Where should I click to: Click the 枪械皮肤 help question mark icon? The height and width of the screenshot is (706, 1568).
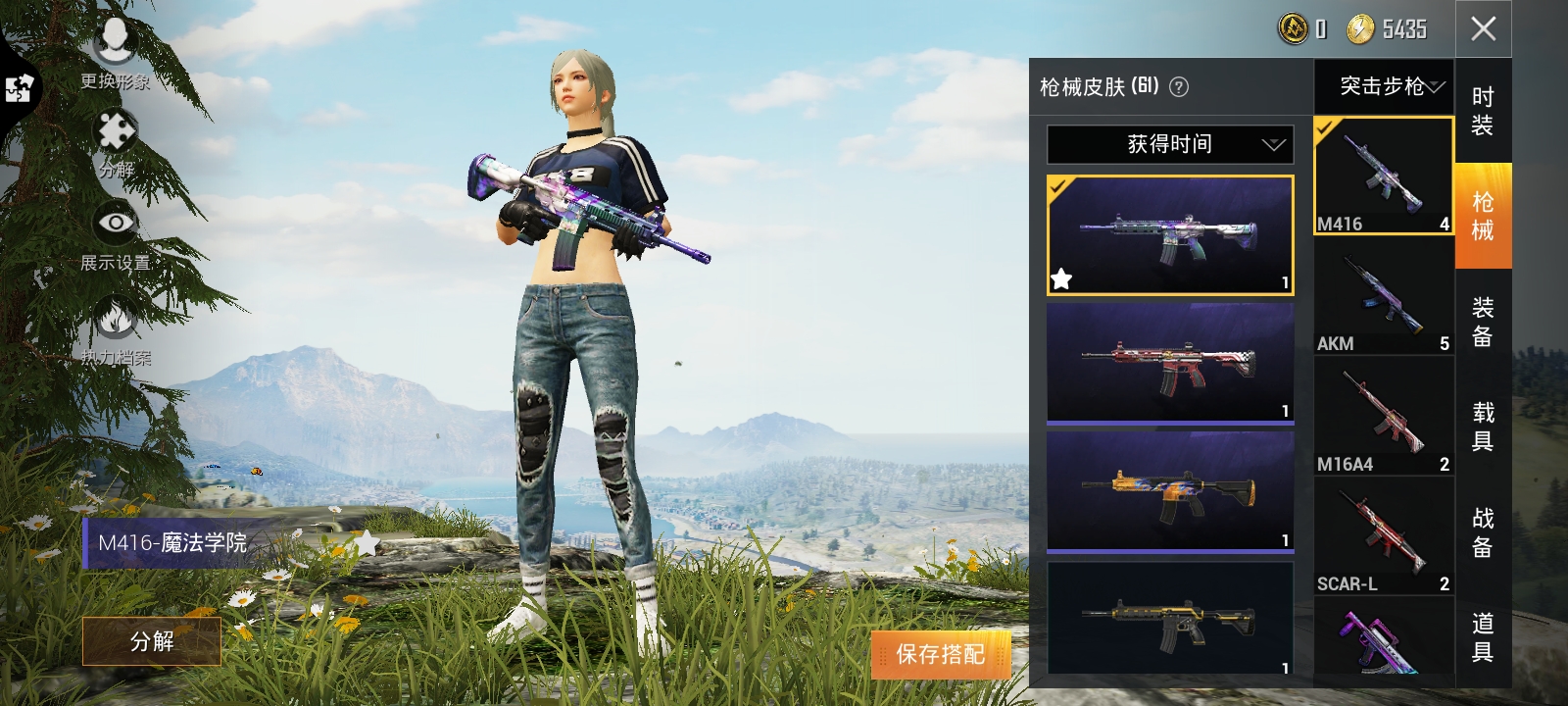pos(1177,87)
